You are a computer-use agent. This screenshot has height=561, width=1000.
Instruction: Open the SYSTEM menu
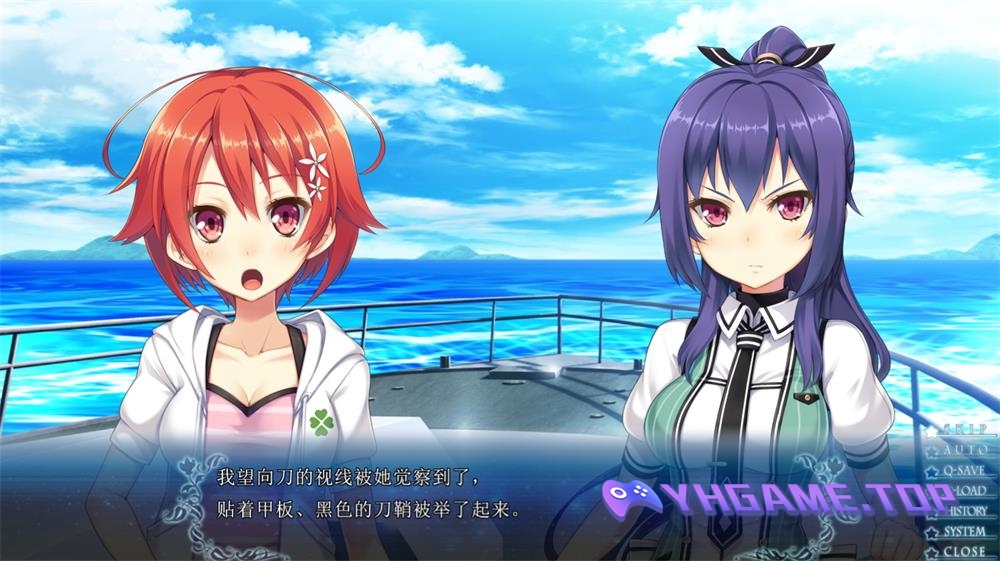963,531
